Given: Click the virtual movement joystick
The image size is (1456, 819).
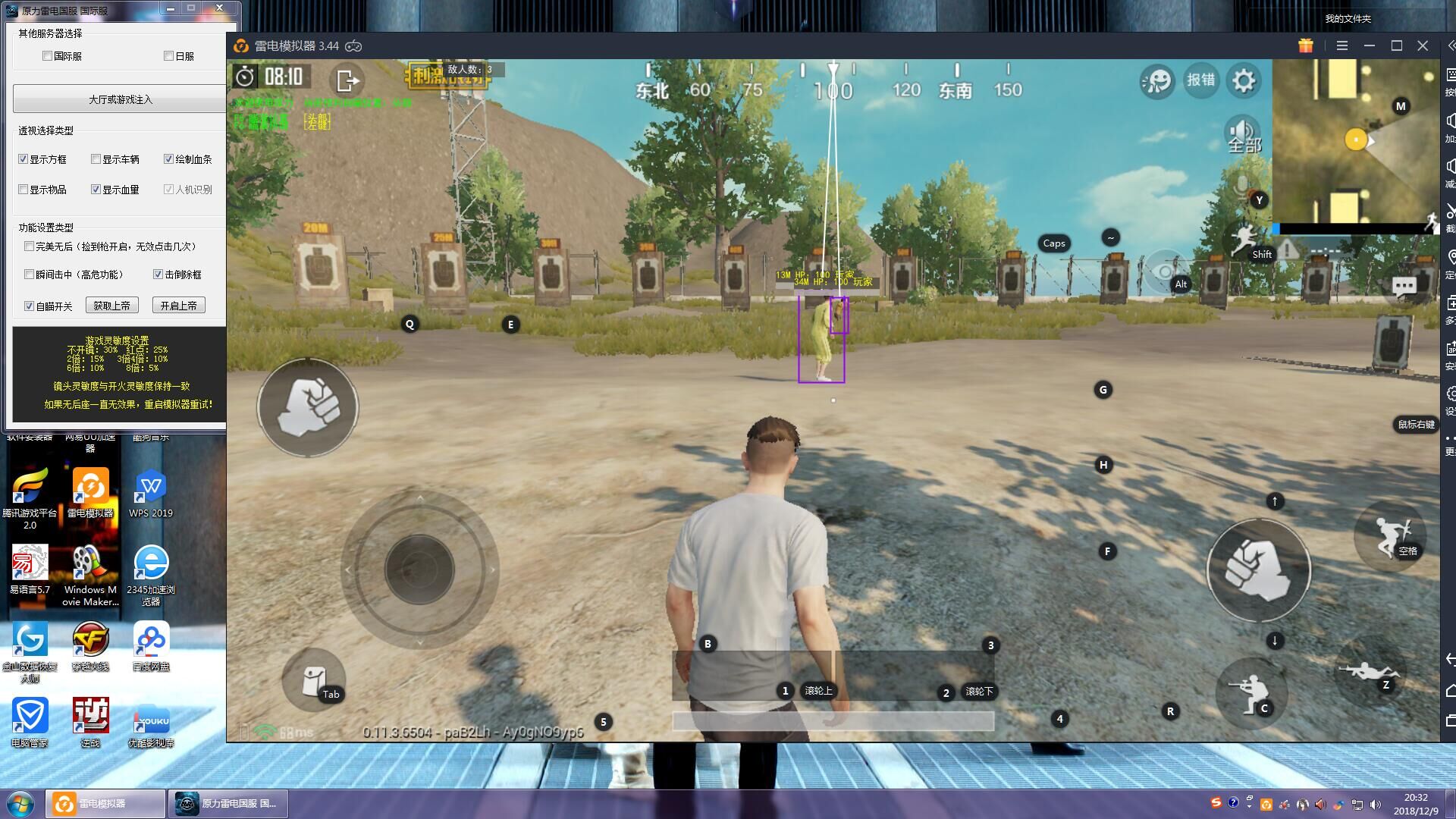Looking at the screenshot, I should point(419,569).
